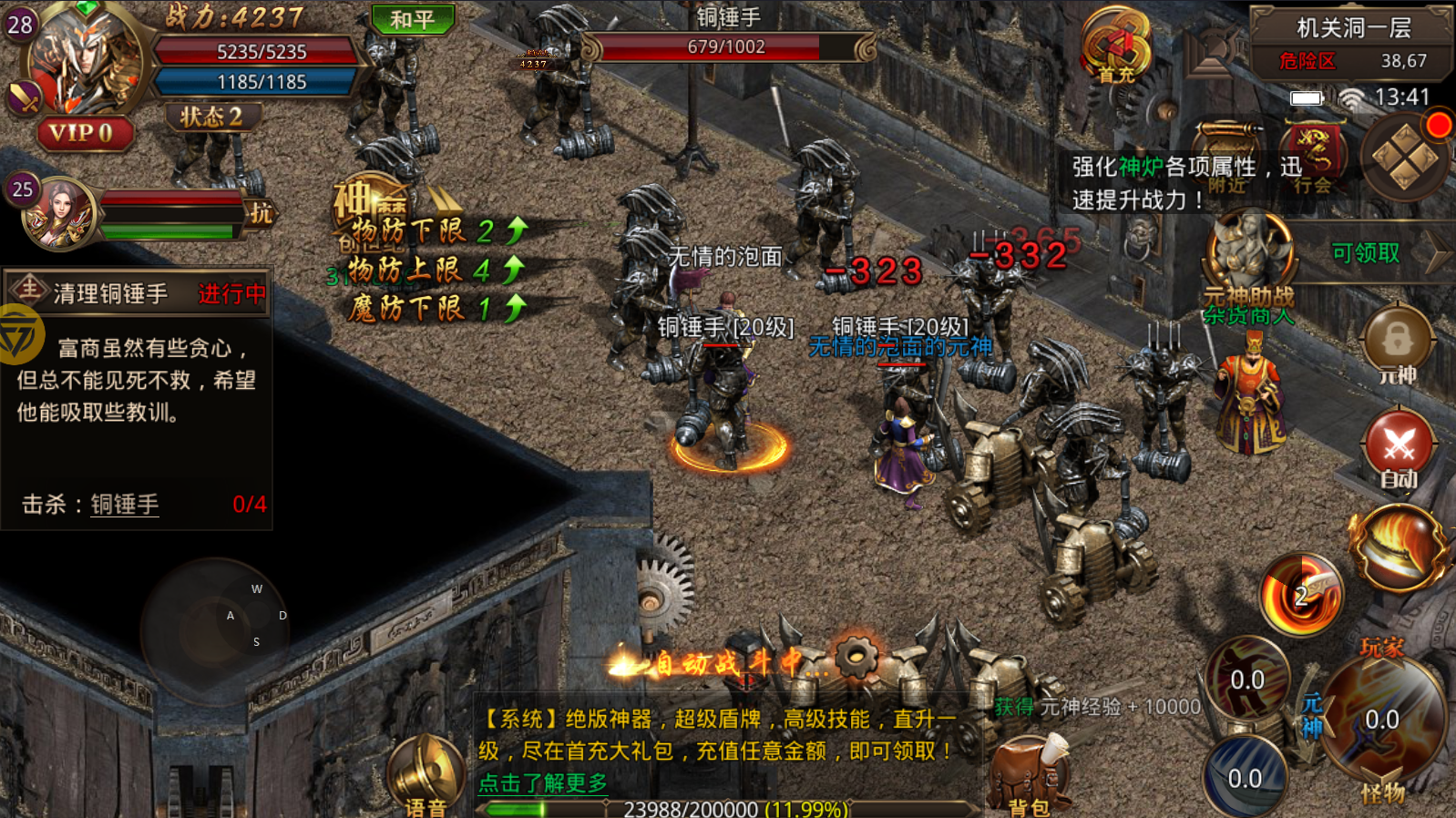Click the 点击了解更多 link in chat
The width and height of the screenshot is (1456, 818).
[x=542, y=782]
